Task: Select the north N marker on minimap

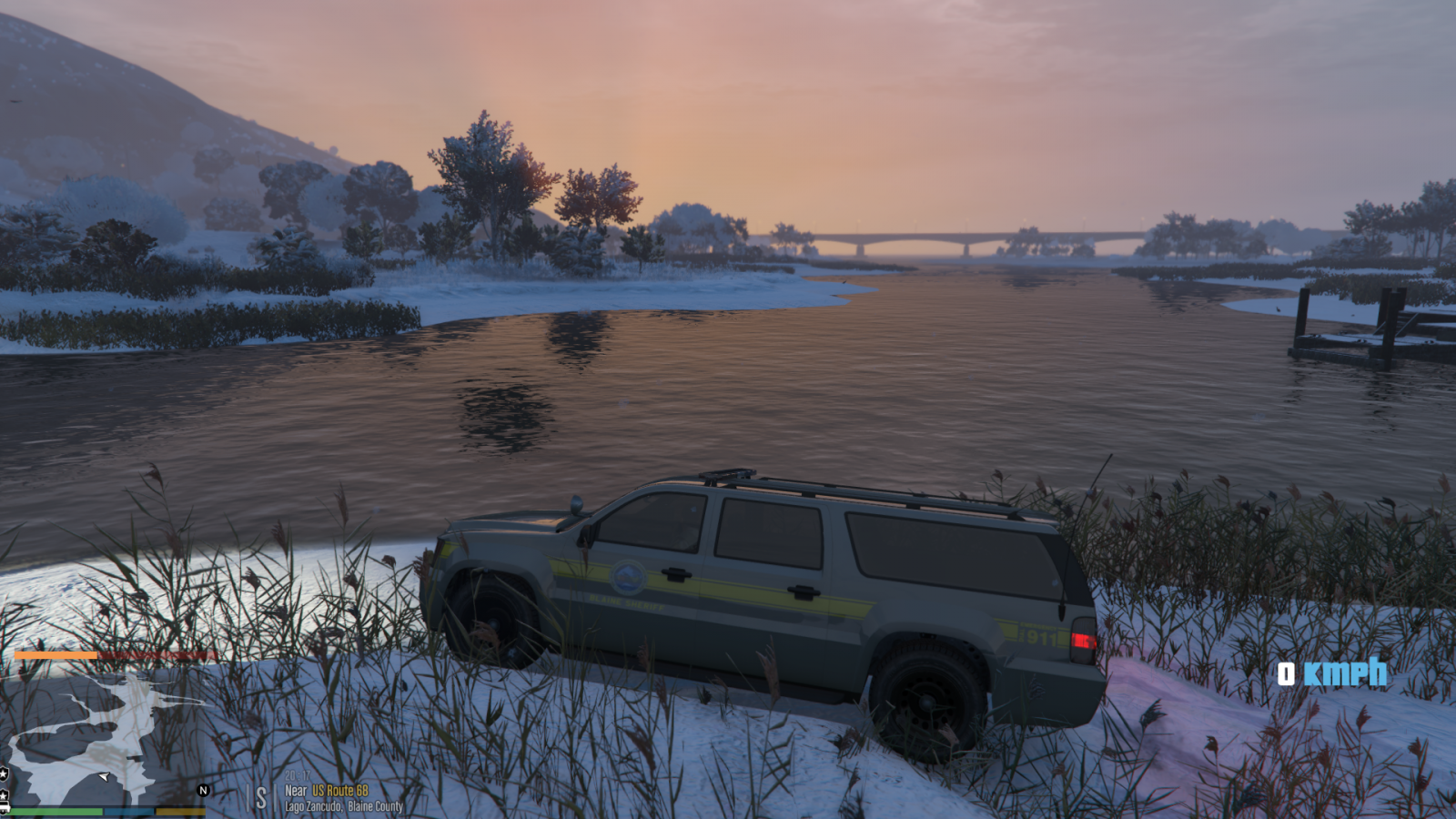Action: [x=204, y=790]
